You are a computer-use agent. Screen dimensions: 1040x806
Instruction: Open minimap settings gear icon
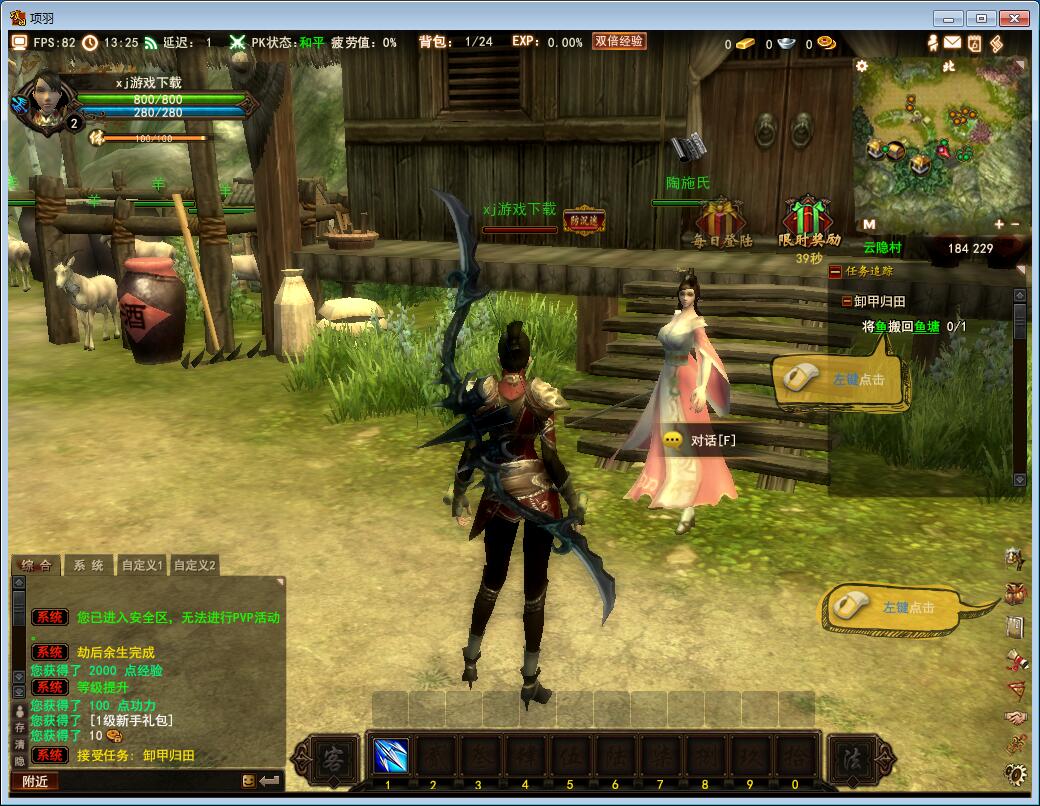pos(862,66)
